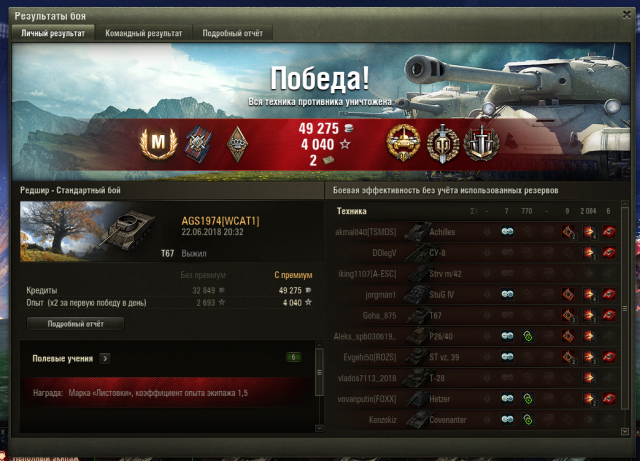Click the player name AGS1974[WCAT1]
Viewport: 640px width, 461px height.
[x=220, y=220]
